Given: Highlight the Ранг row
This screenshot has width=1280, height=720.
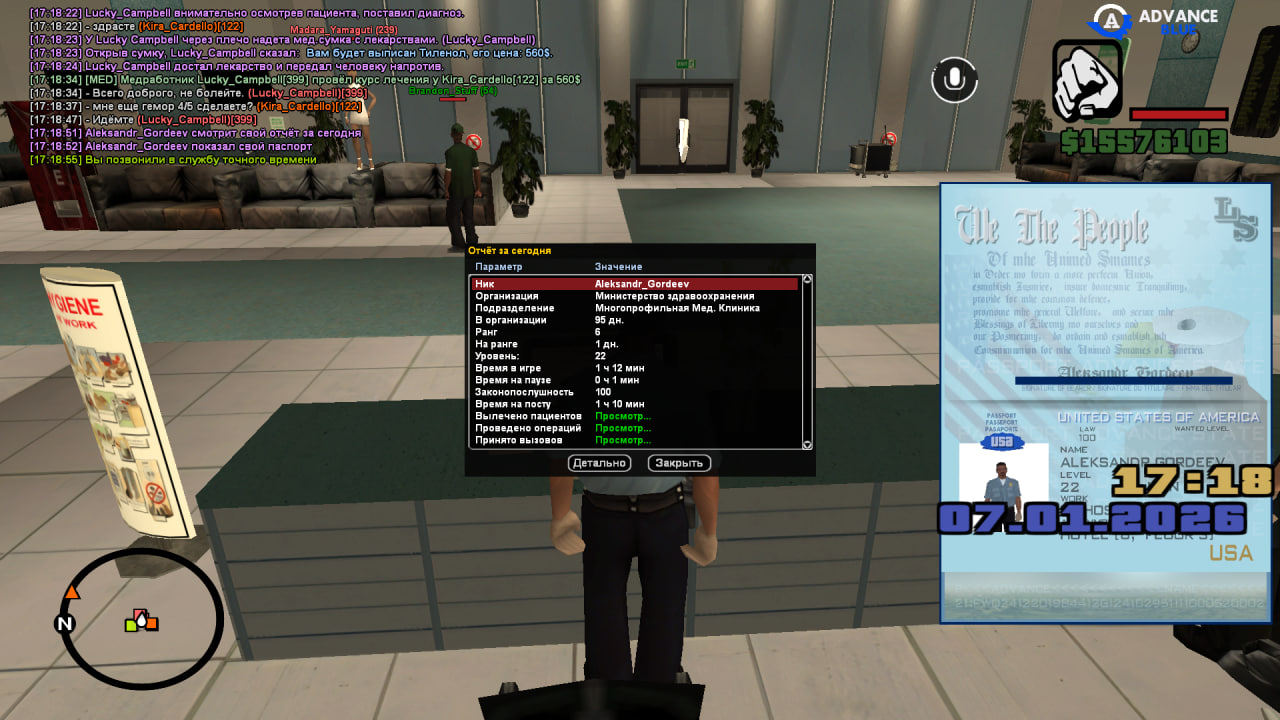Looking at the screenshot, I should [x=635, y=332].
